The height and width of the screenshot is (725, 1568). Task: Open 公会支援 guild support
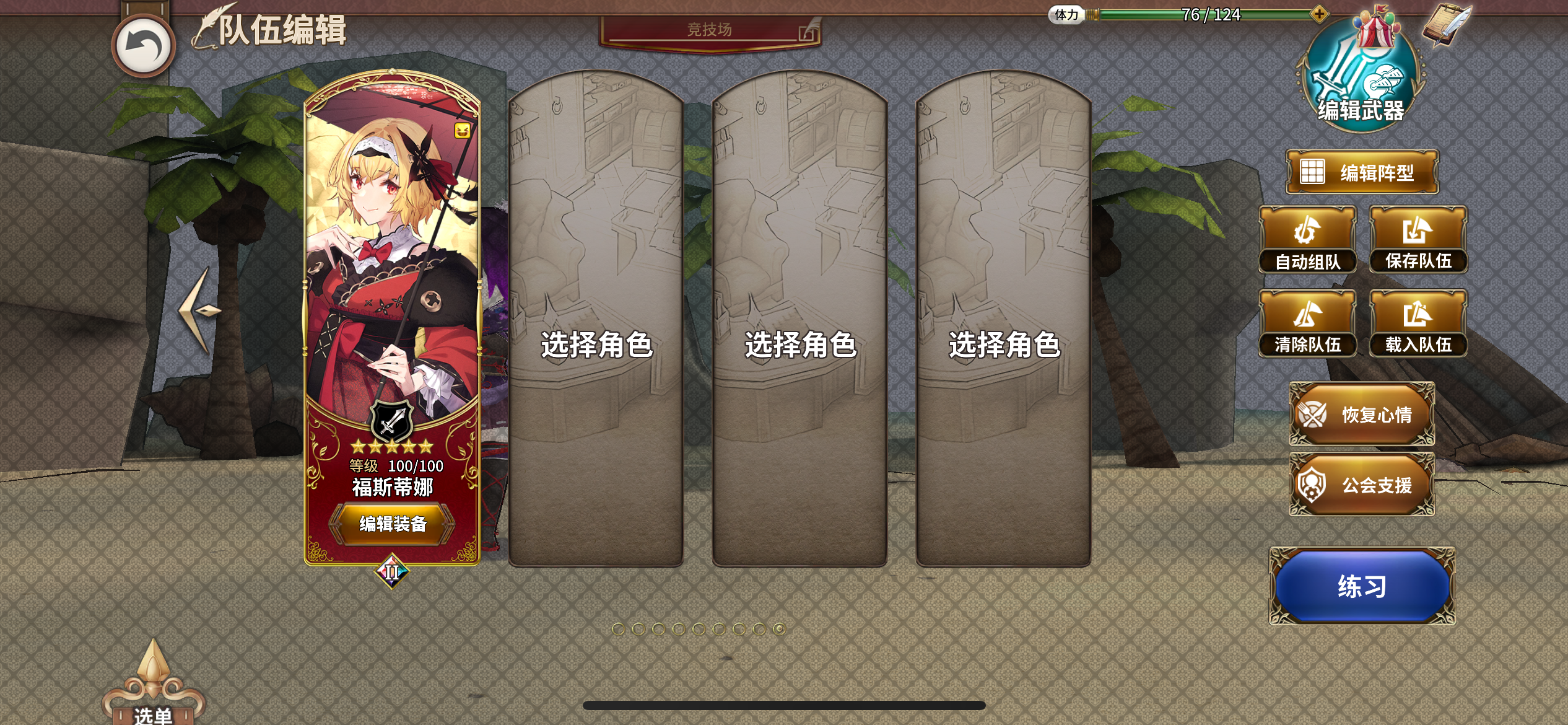pyautogui.click(x=1362, y=485)
